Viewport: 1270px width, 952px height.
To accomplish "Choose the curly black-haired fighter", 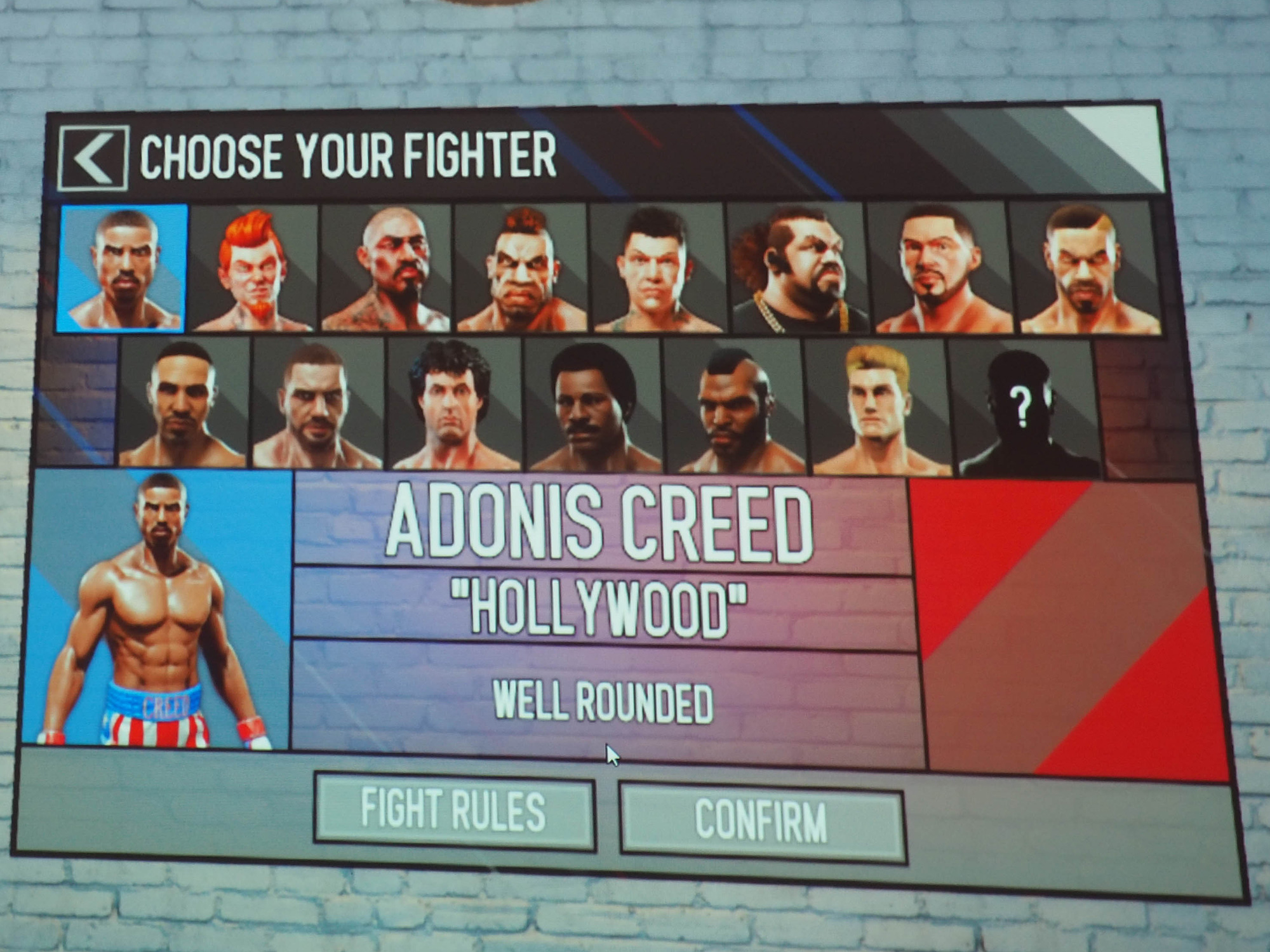I will pos(452,405).
